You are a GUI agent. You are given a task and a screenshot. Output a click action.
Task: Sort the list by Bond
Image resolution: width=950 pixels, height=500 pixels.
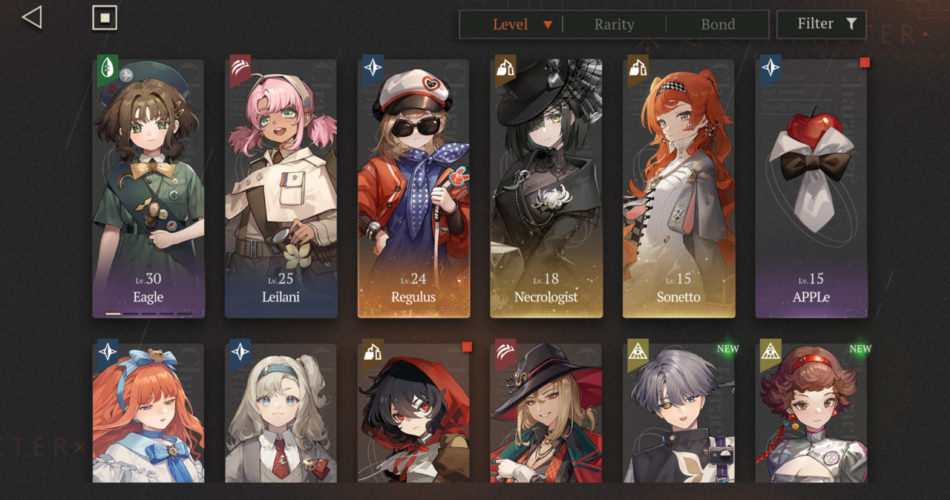[x=718, y=25]
